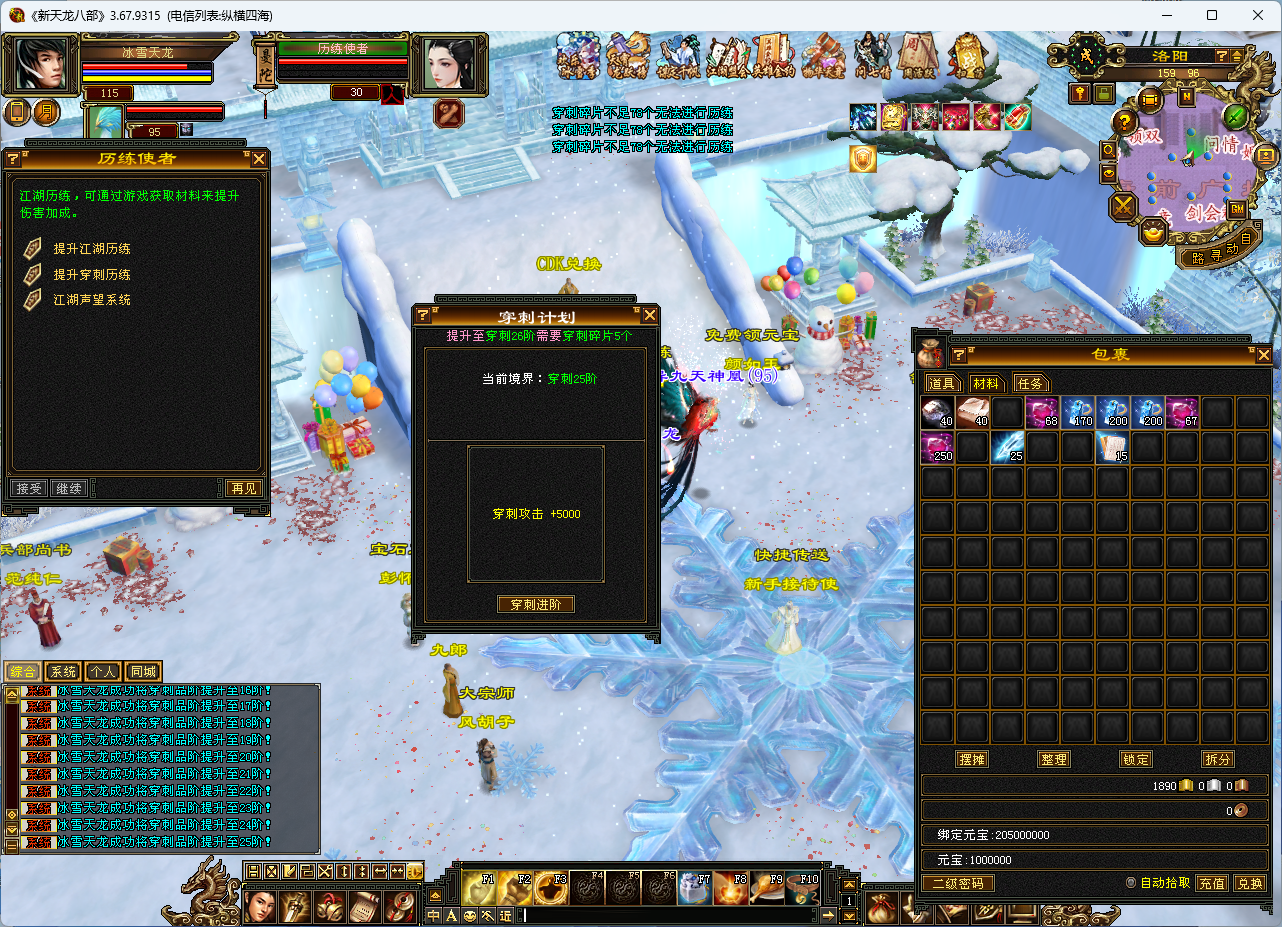Maximize the game window
Viewport: 1282px width, 927px height.
point(1212,15)
